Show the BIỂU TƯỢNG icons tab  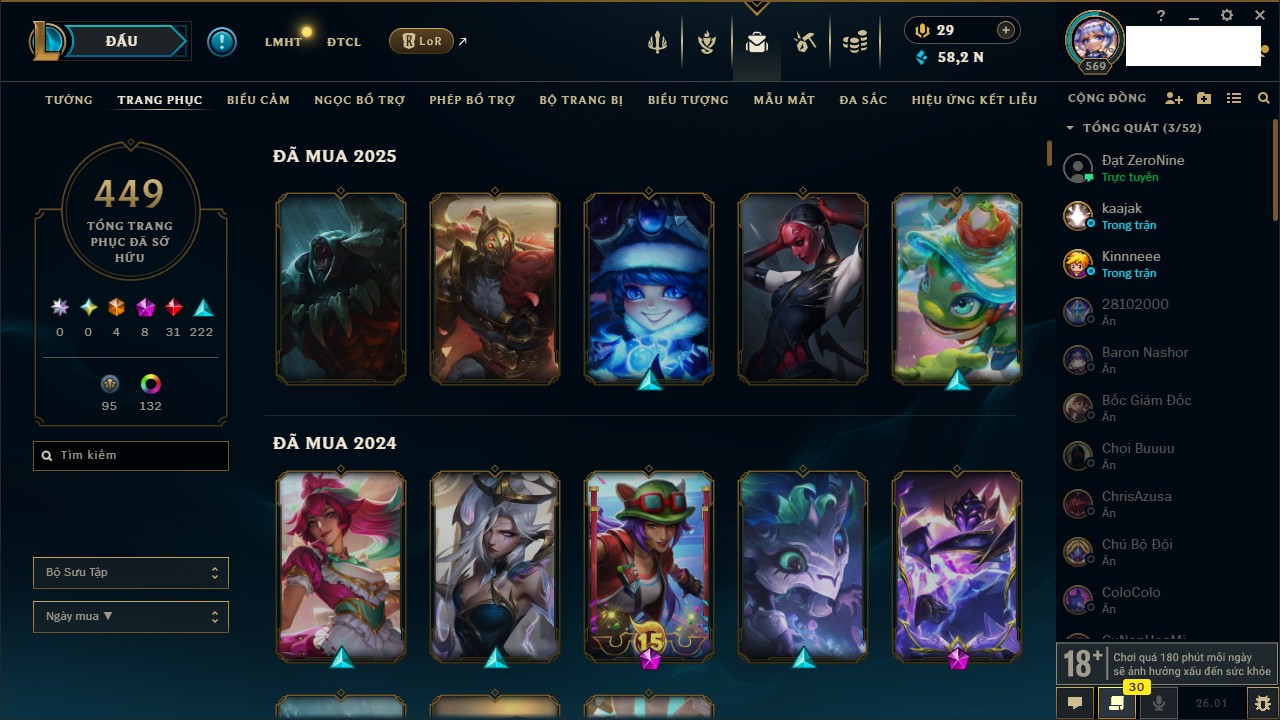click(x=688, y=100)
